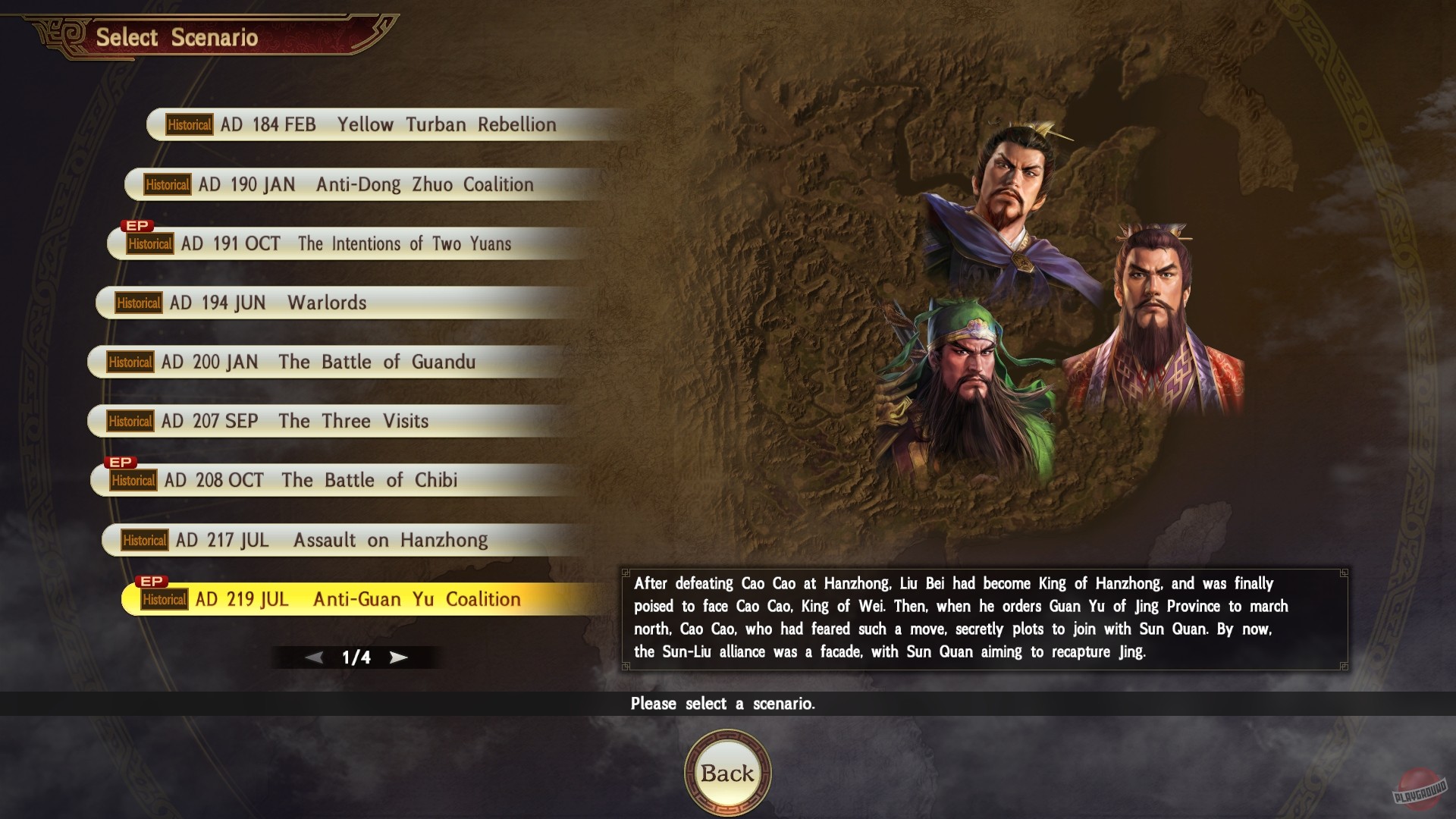This screenshot has height=819, width=1456.
Task: Click the Historical badge on Yellow Turban Rebellion
Action: coord(189,124)
